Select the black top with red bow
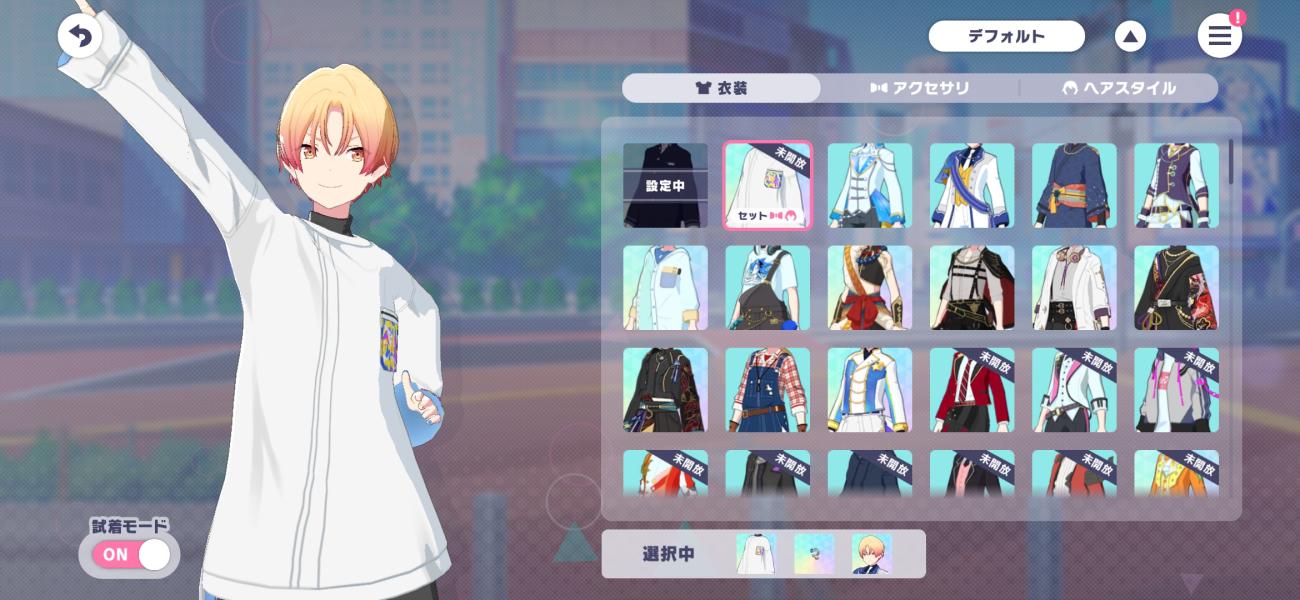 [869, 288]
